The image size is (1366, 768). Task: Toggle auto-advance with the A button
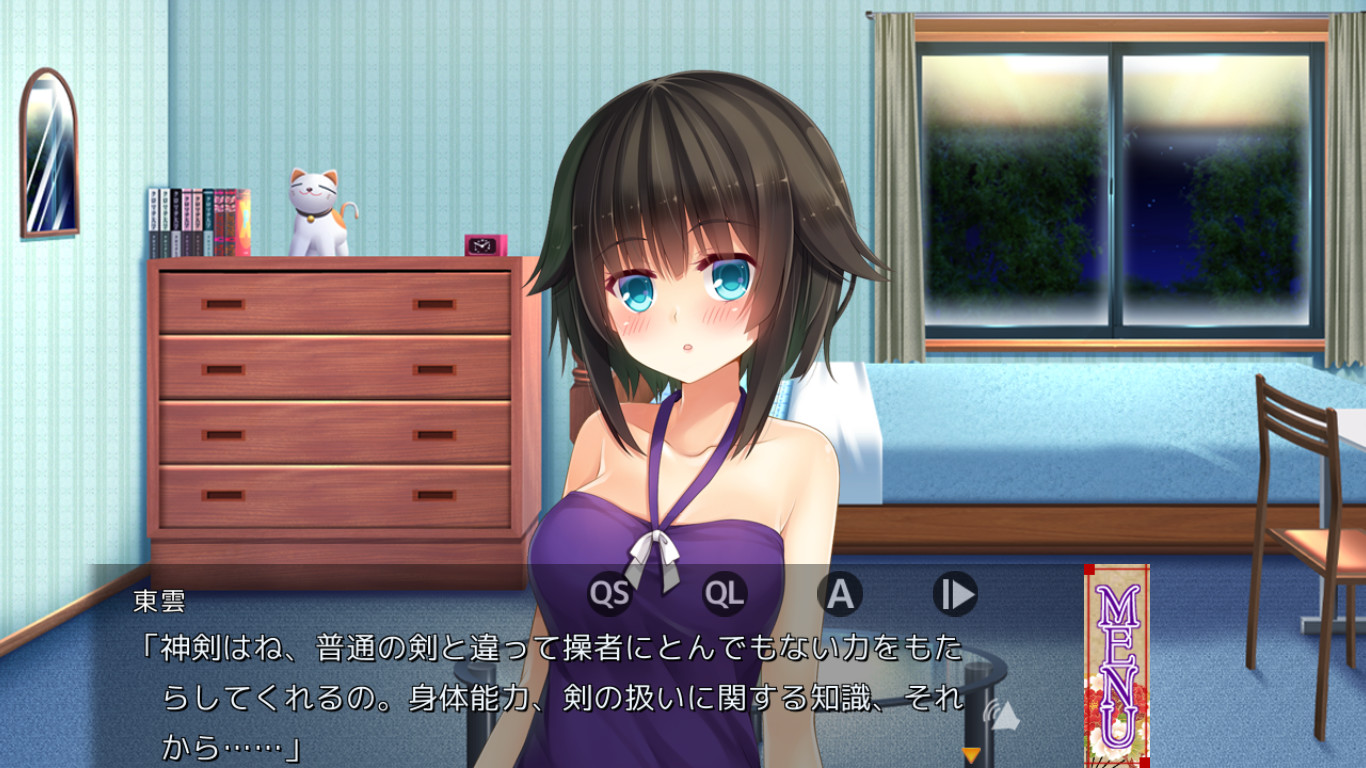point(840,594)
